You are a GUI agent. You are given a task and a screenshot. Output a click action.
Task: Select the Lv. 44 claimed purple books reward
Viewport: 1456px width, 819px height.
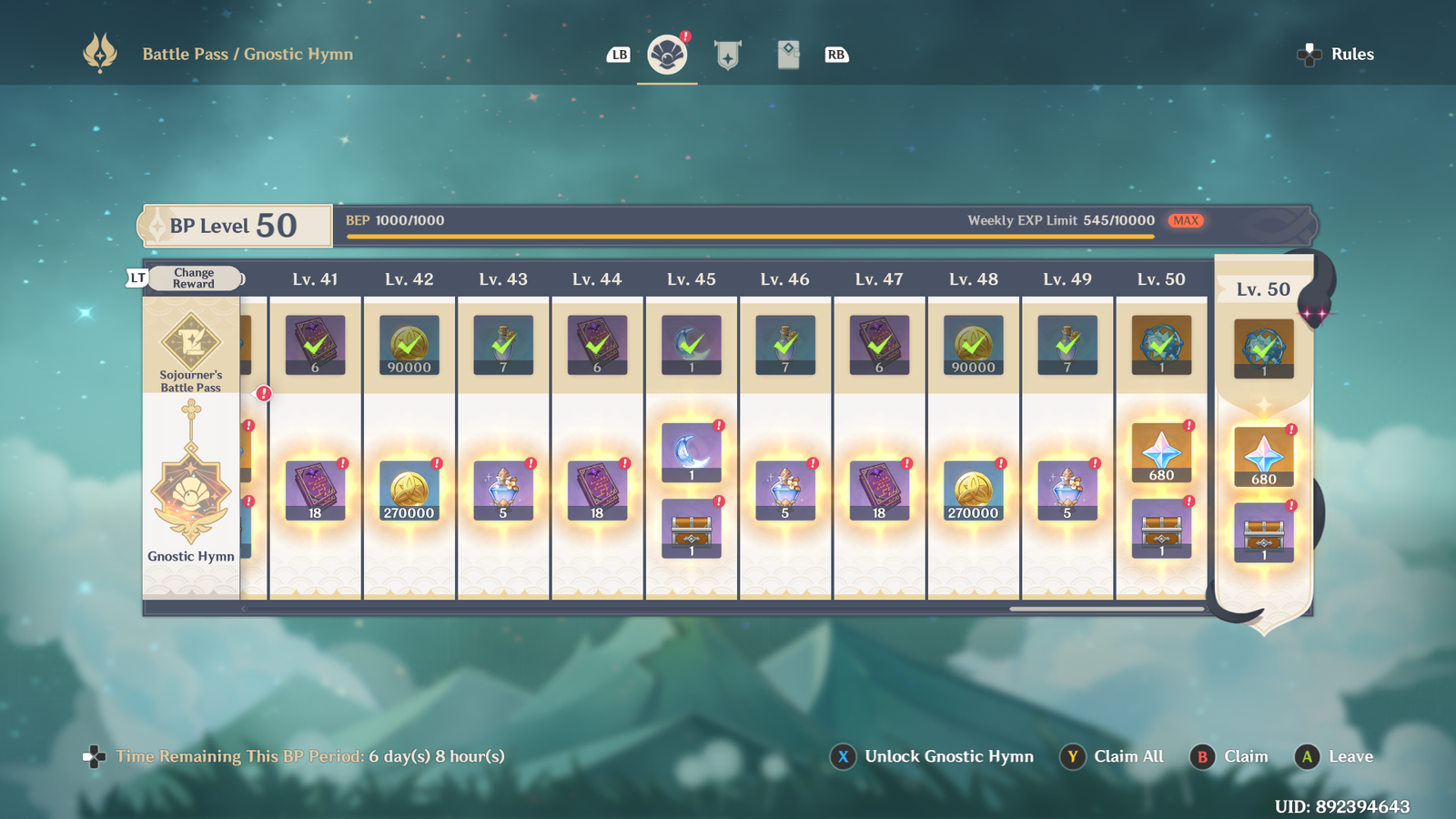[x=597, y=346]
